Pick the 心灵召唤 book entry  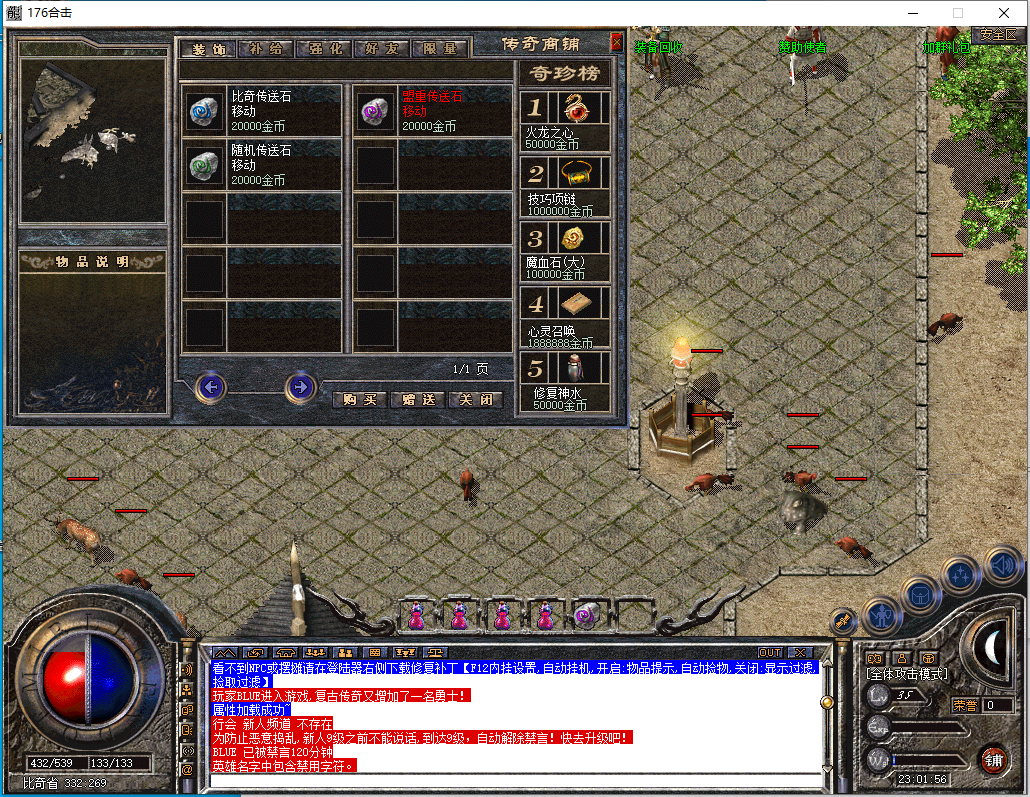(566, 315)
